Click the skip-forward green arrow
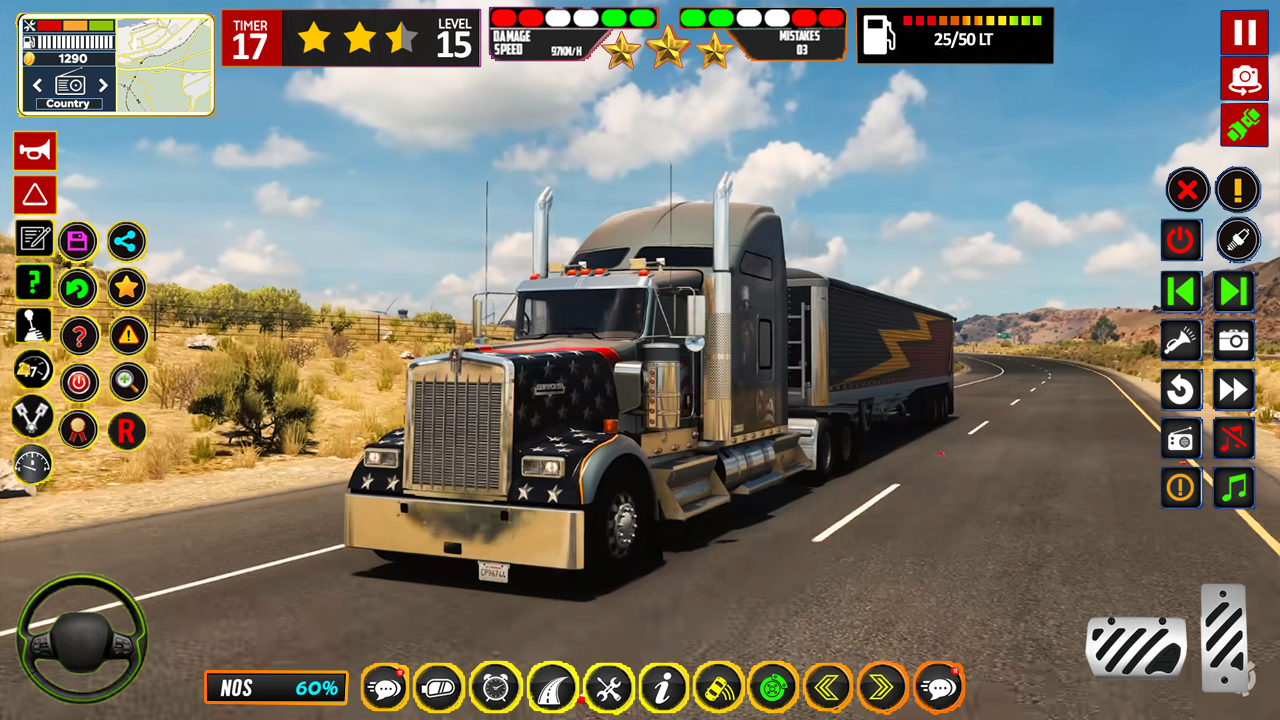1280x720 pixels. click(x=1234, y=289)
